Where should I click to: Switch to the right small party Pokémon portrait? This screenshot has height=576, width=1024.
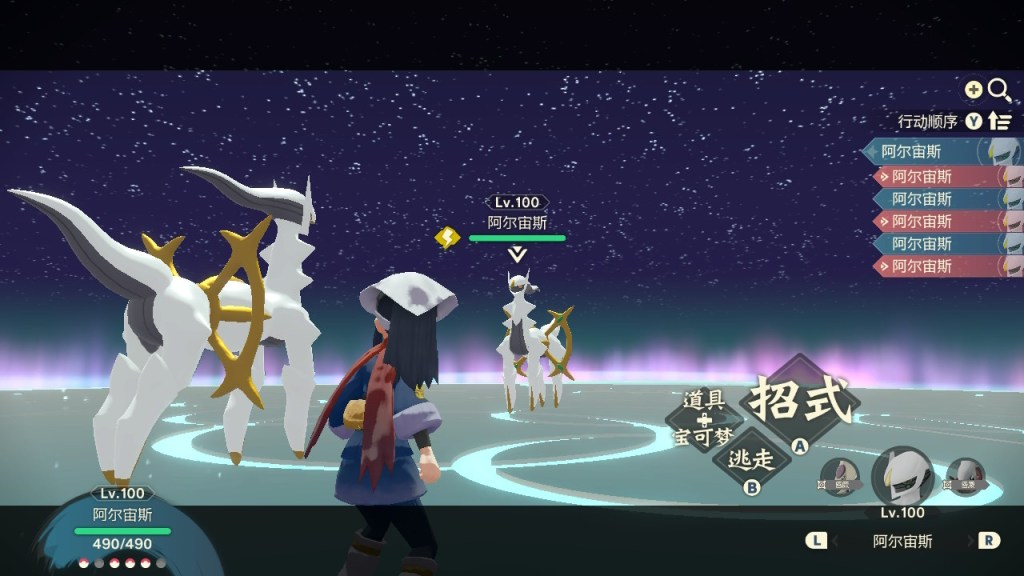(x=964, y=476)
